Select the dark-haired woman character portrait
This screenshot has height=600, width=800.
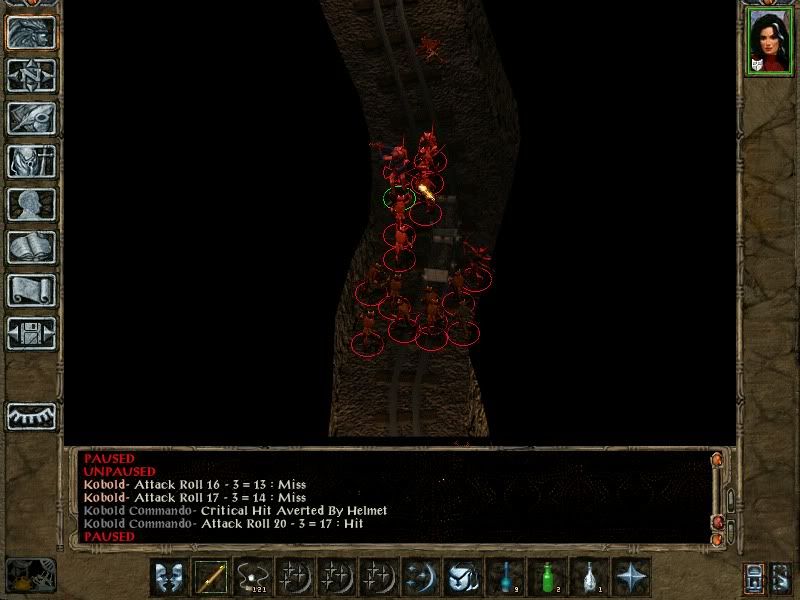click(x=768, y=42)
